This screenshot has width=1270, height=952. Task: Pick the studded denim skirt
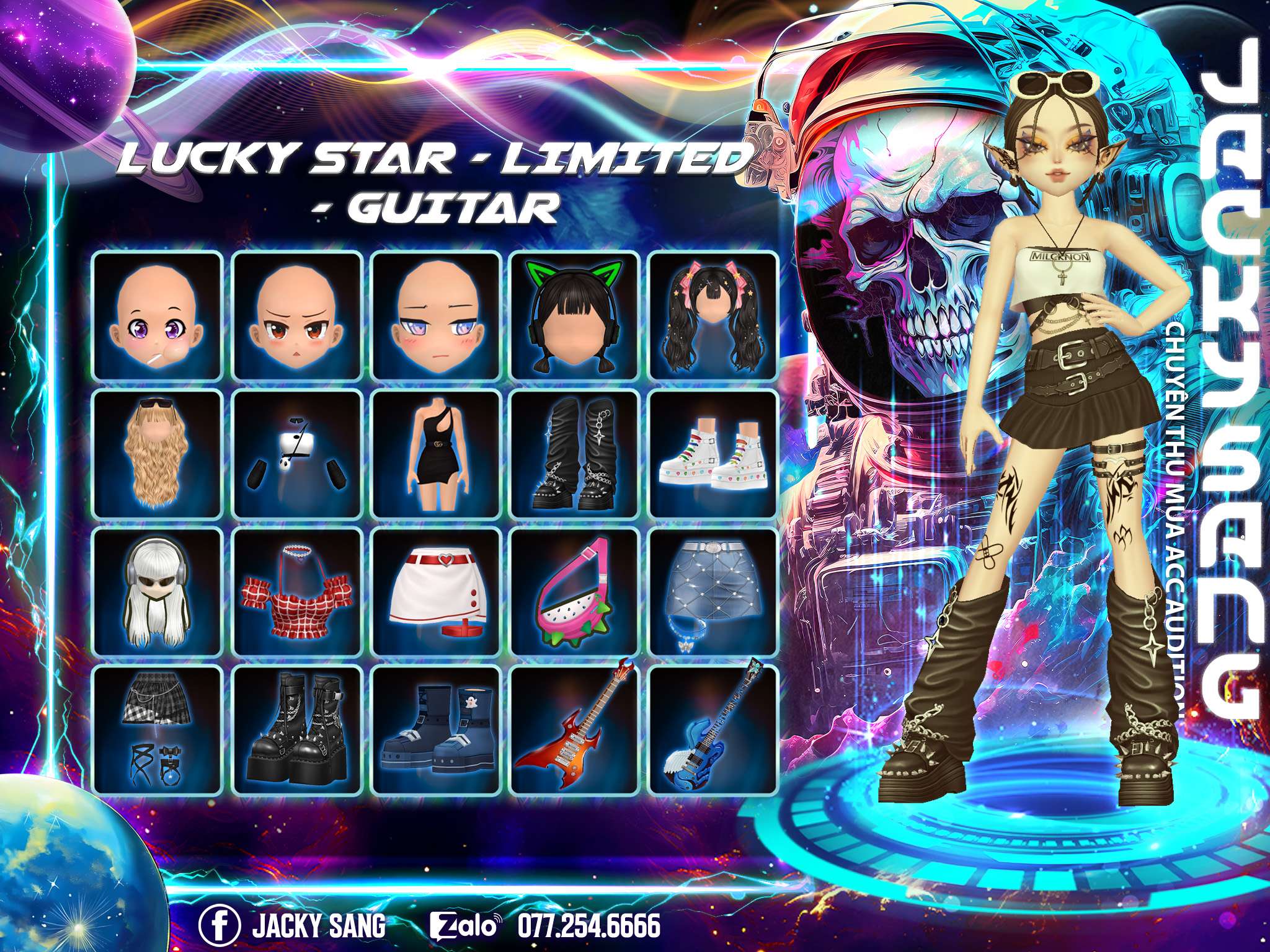[x=713, y=593]
